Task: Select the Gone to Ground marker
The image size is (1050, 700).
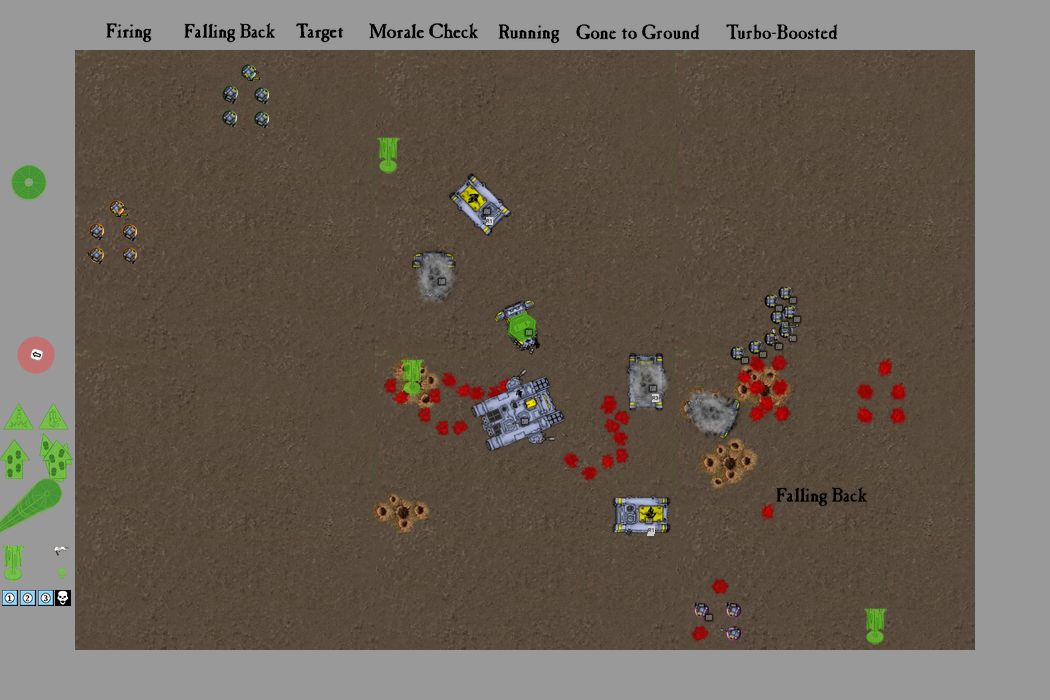Action: coord(637,32)
